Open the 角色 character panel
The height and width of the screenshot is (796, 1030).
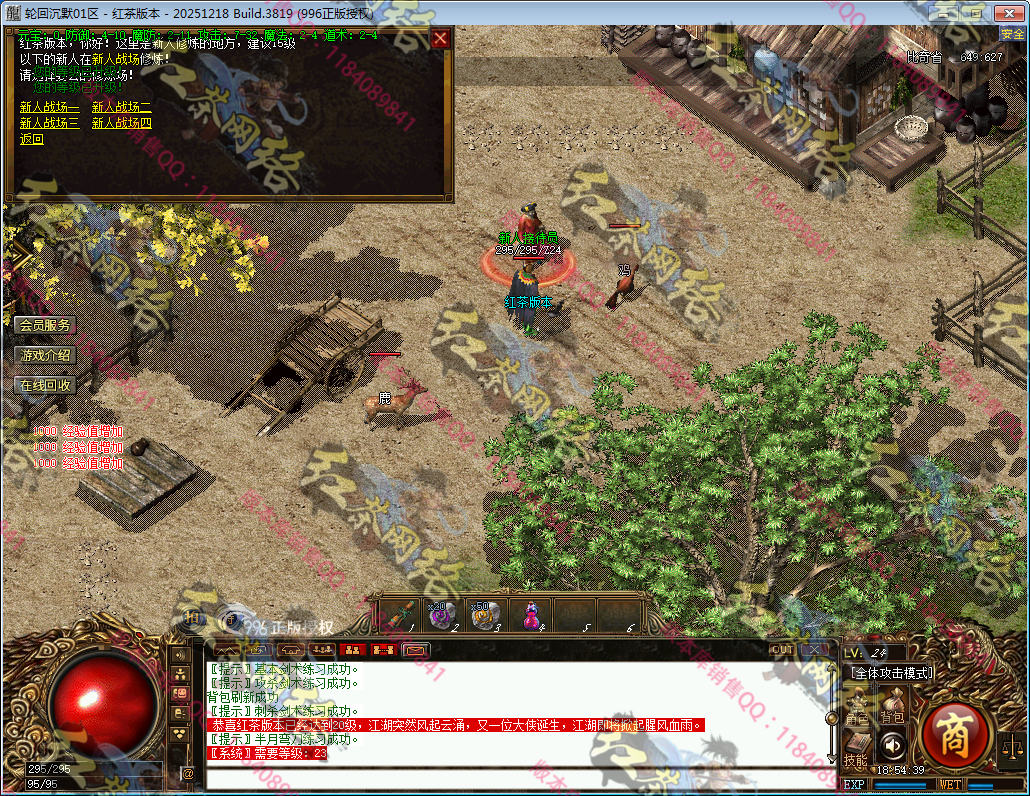pyautogui.click(x=857, y=704)
